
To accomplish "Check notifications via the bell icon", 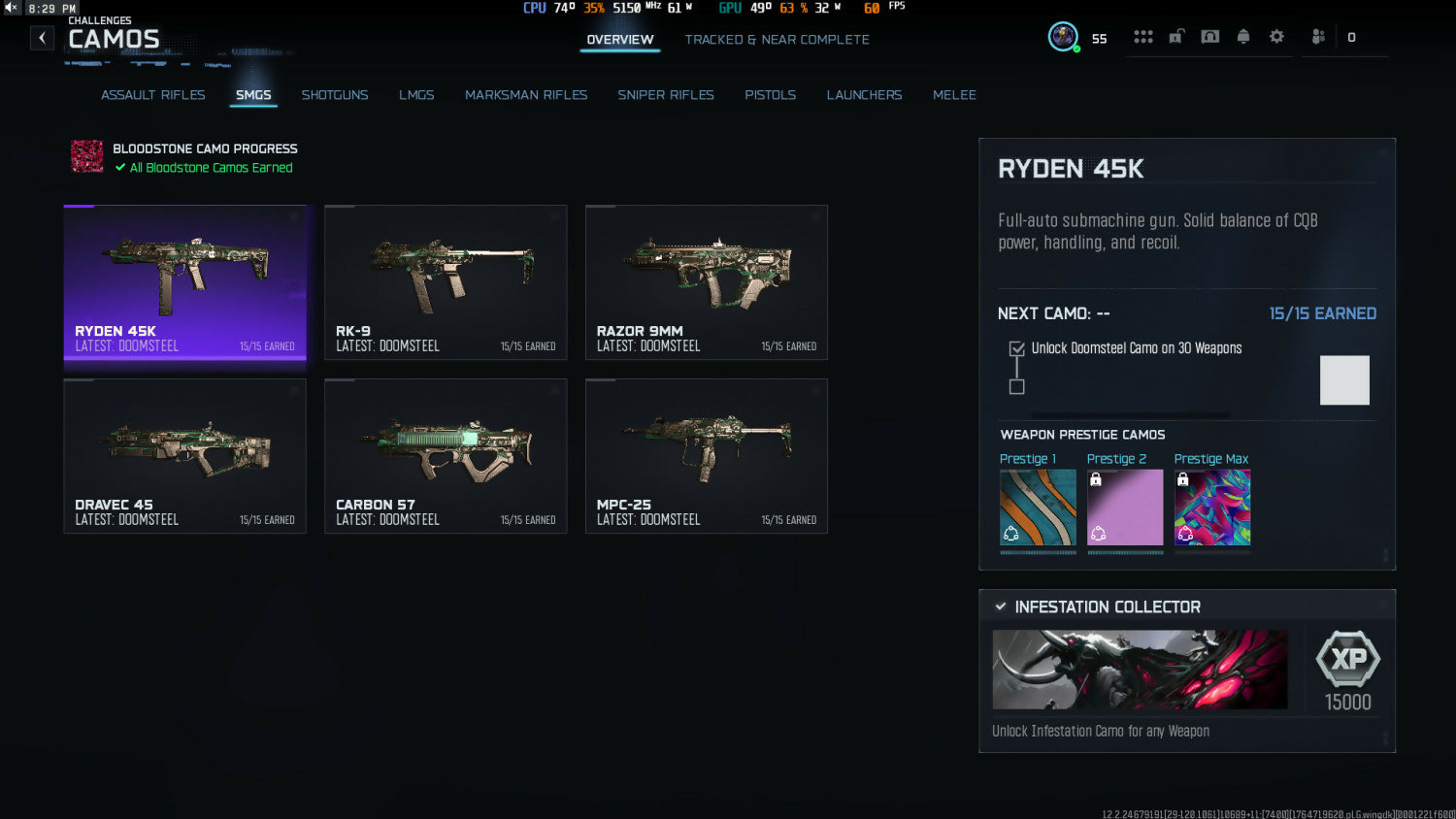I will [x=1243, y=37].
